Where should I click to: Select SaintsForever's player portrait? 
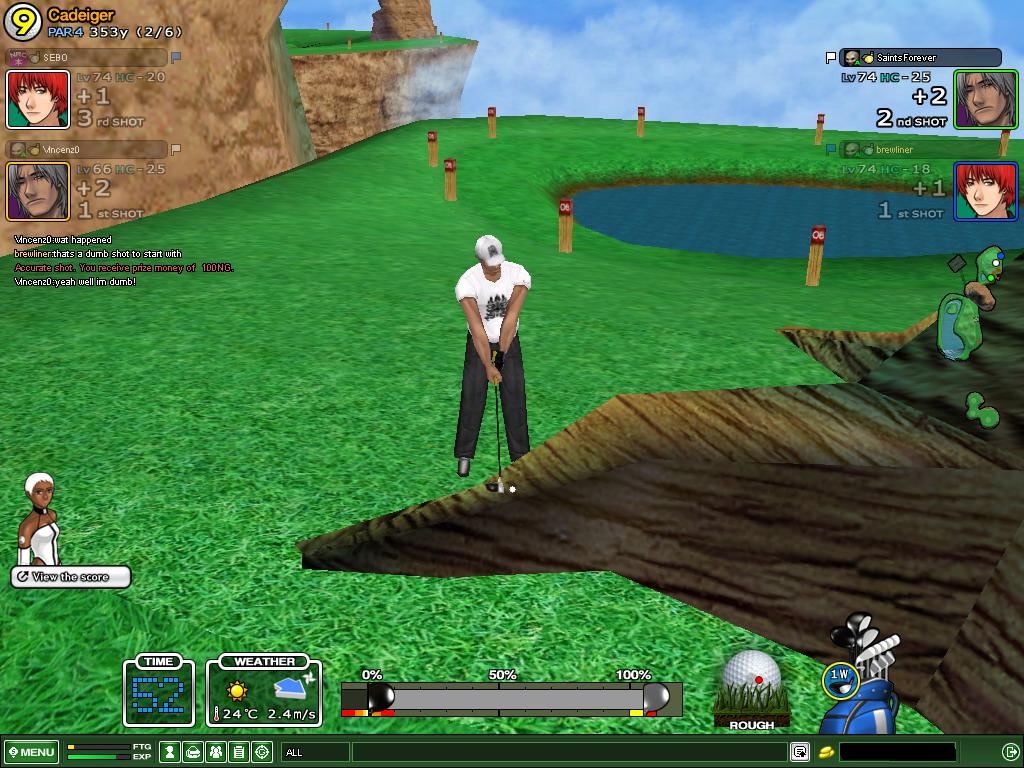click(985, 99)
